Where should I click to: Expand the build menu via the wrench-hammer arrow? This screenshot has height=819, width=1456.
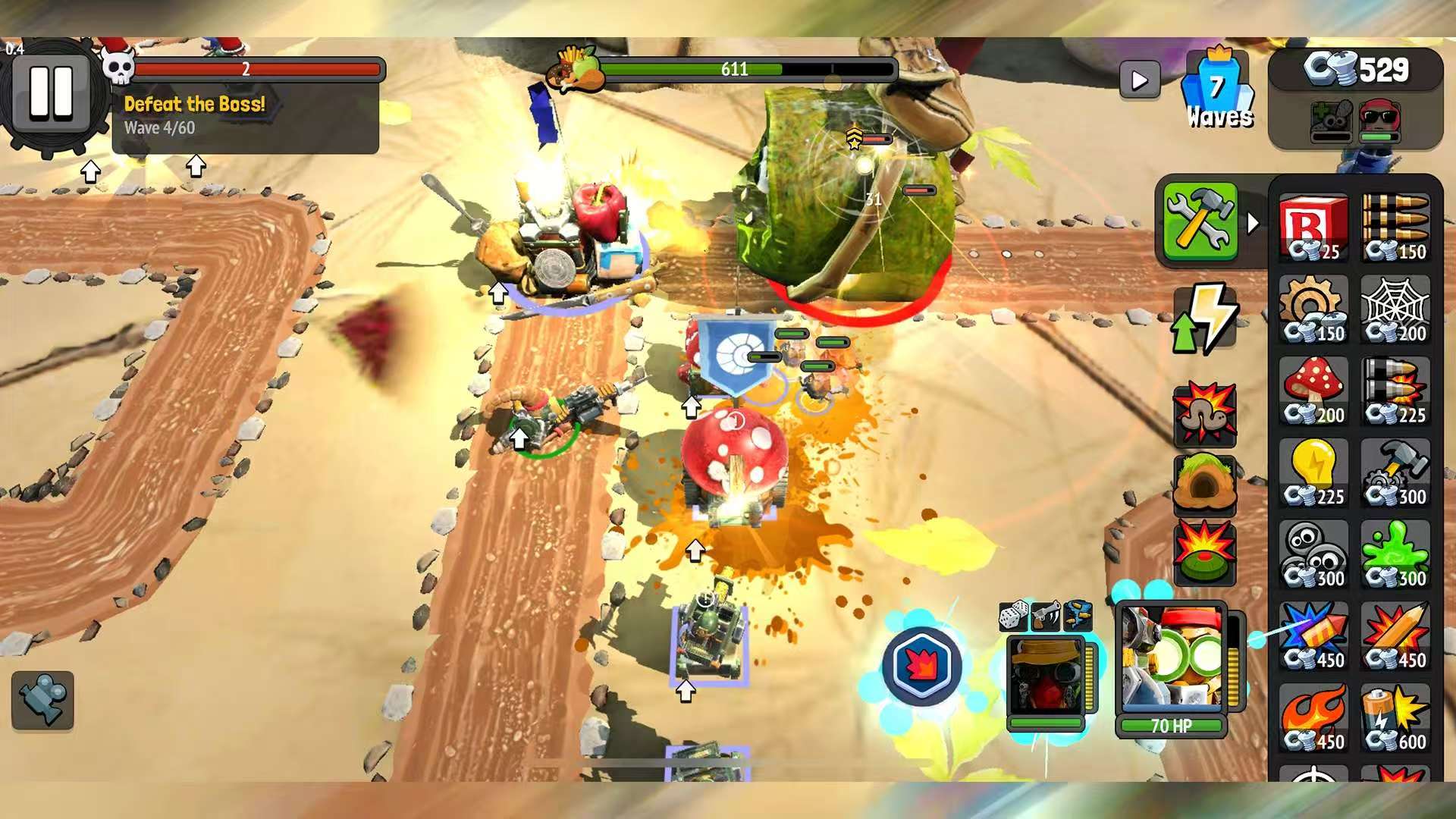tap(1251, 224)
